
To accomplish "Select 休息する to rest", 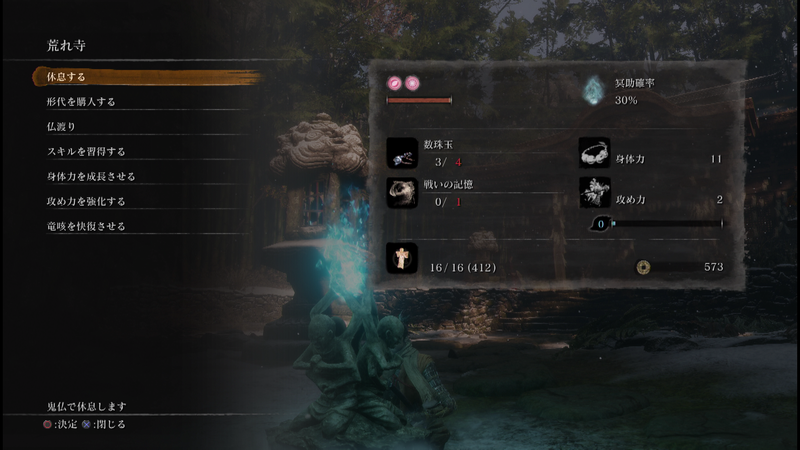I will point(60,77).
